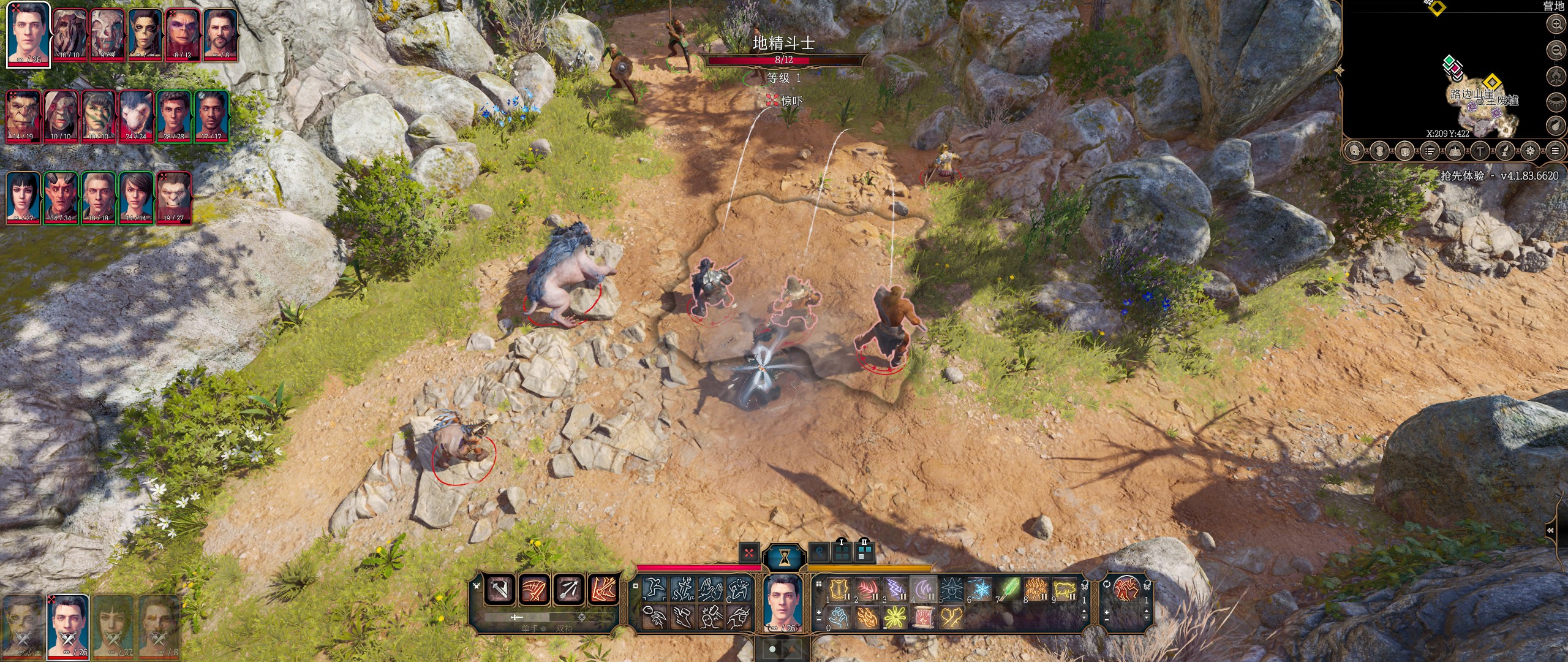Select the bearded man portrait with 8 HP
1568x662 pixels.
[221, 34]
